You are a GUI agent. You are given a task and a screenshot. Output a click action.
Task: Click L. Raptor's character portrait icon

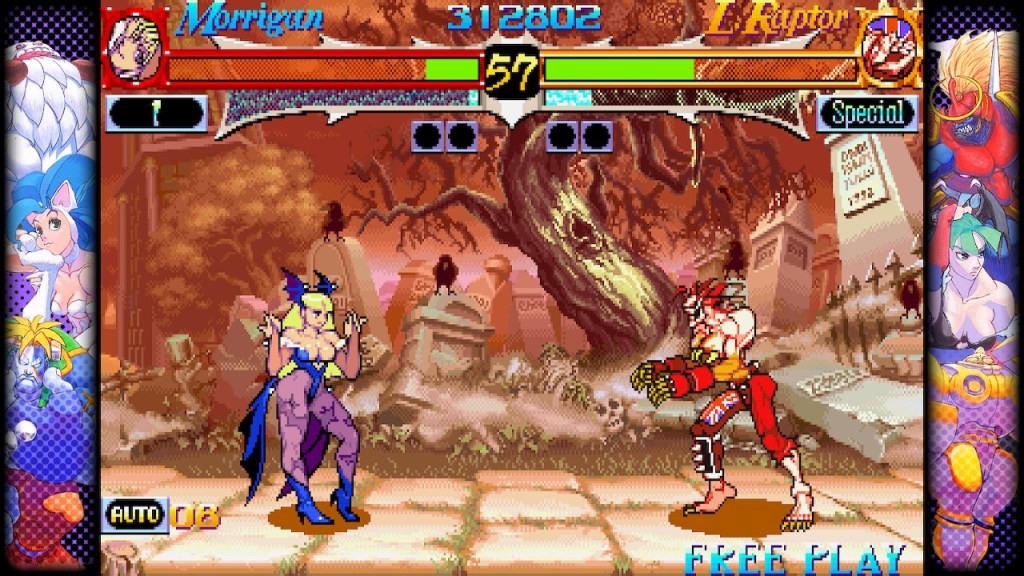click(x=888, y=49)
